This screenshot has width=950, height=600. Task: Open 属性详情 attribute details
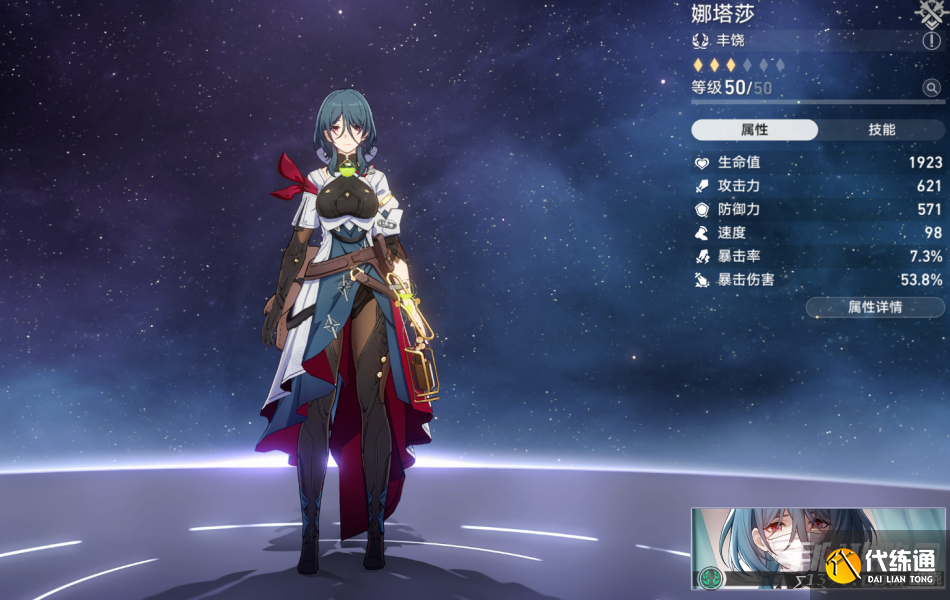[874, 307]
